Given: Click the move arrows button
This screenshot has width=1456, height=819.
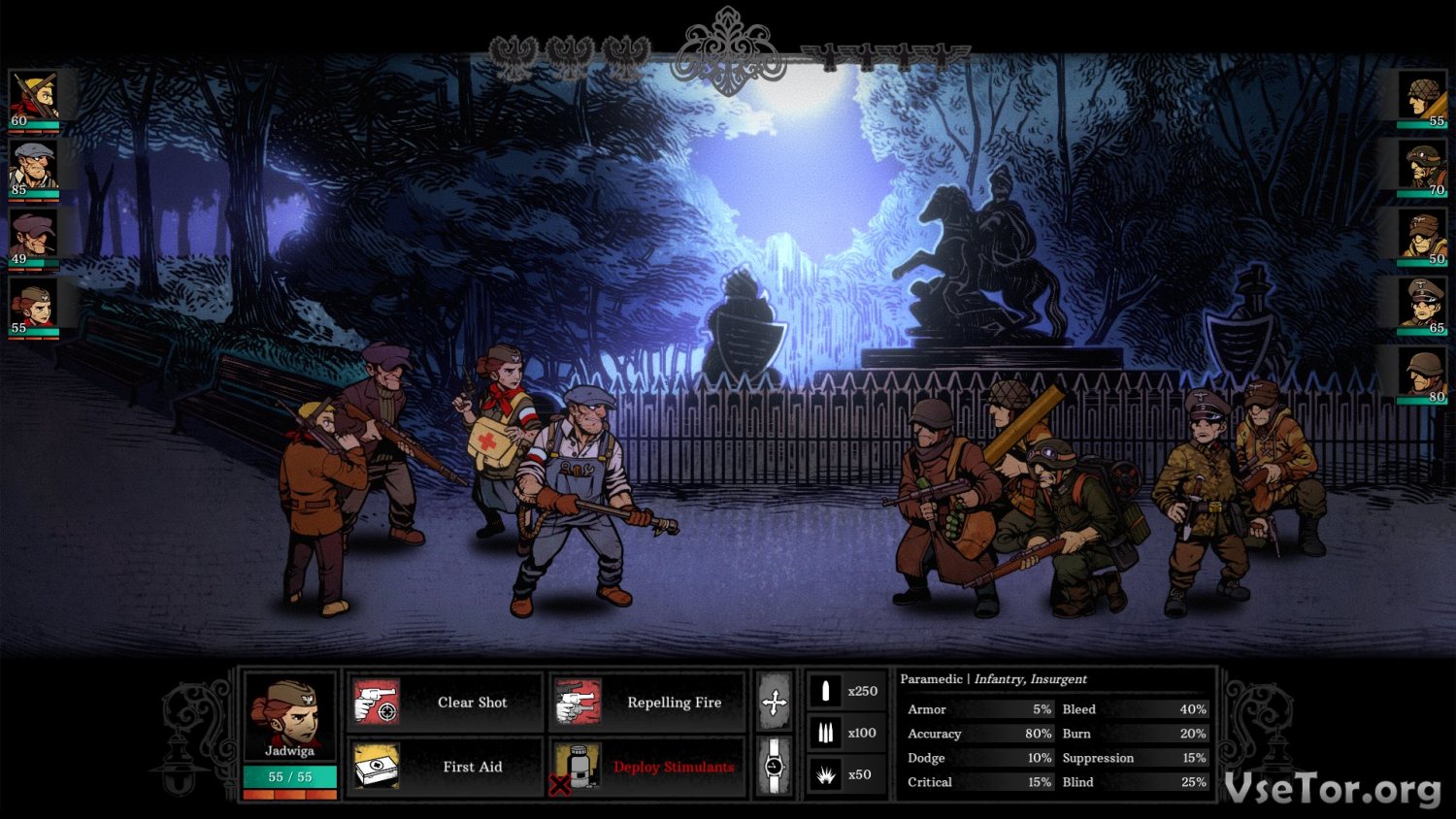Looking at the screenshot, I should click(774, 702).
